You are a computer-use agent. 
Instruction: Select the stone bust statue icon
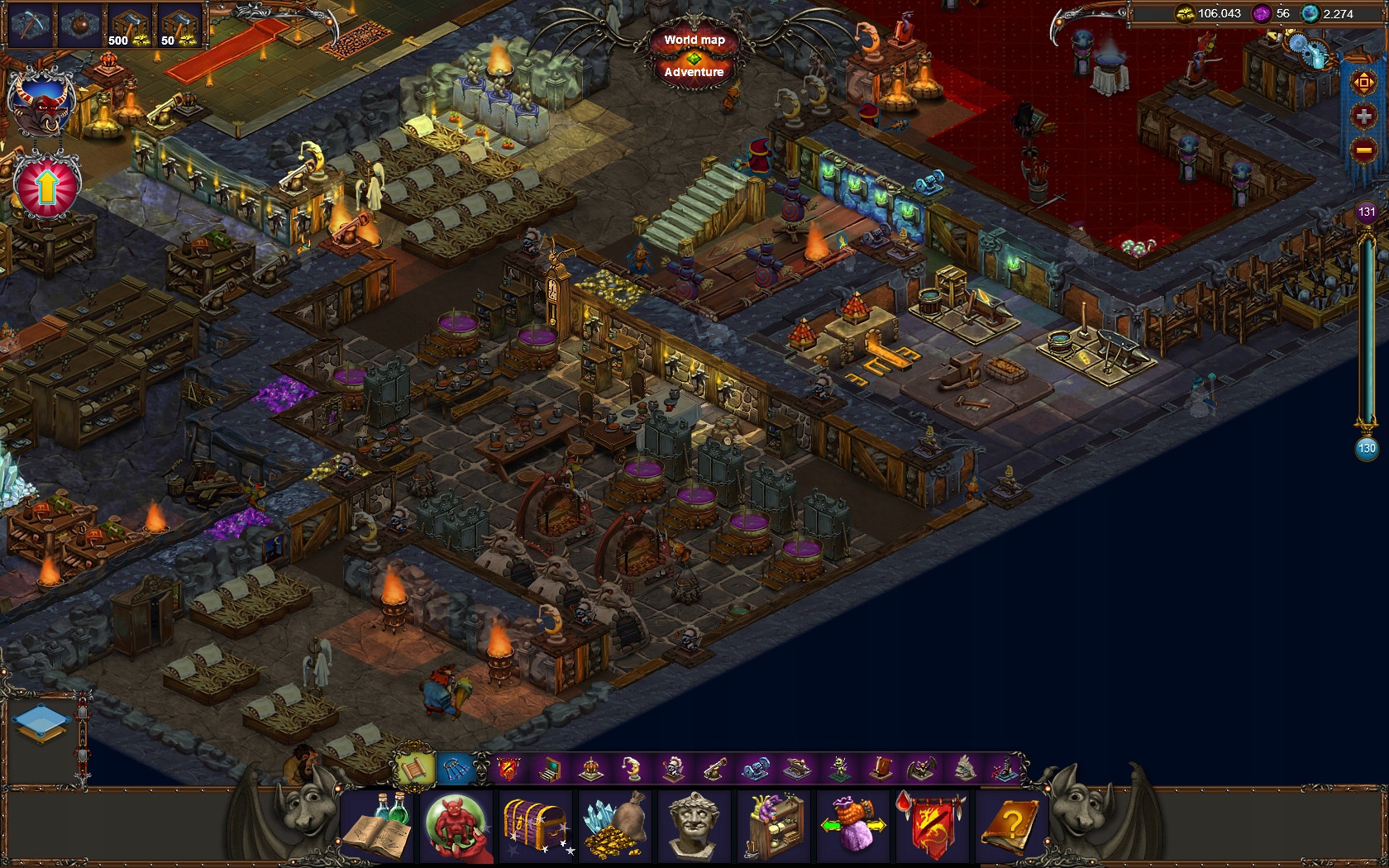pyautogui.click(x=694, y=827)
